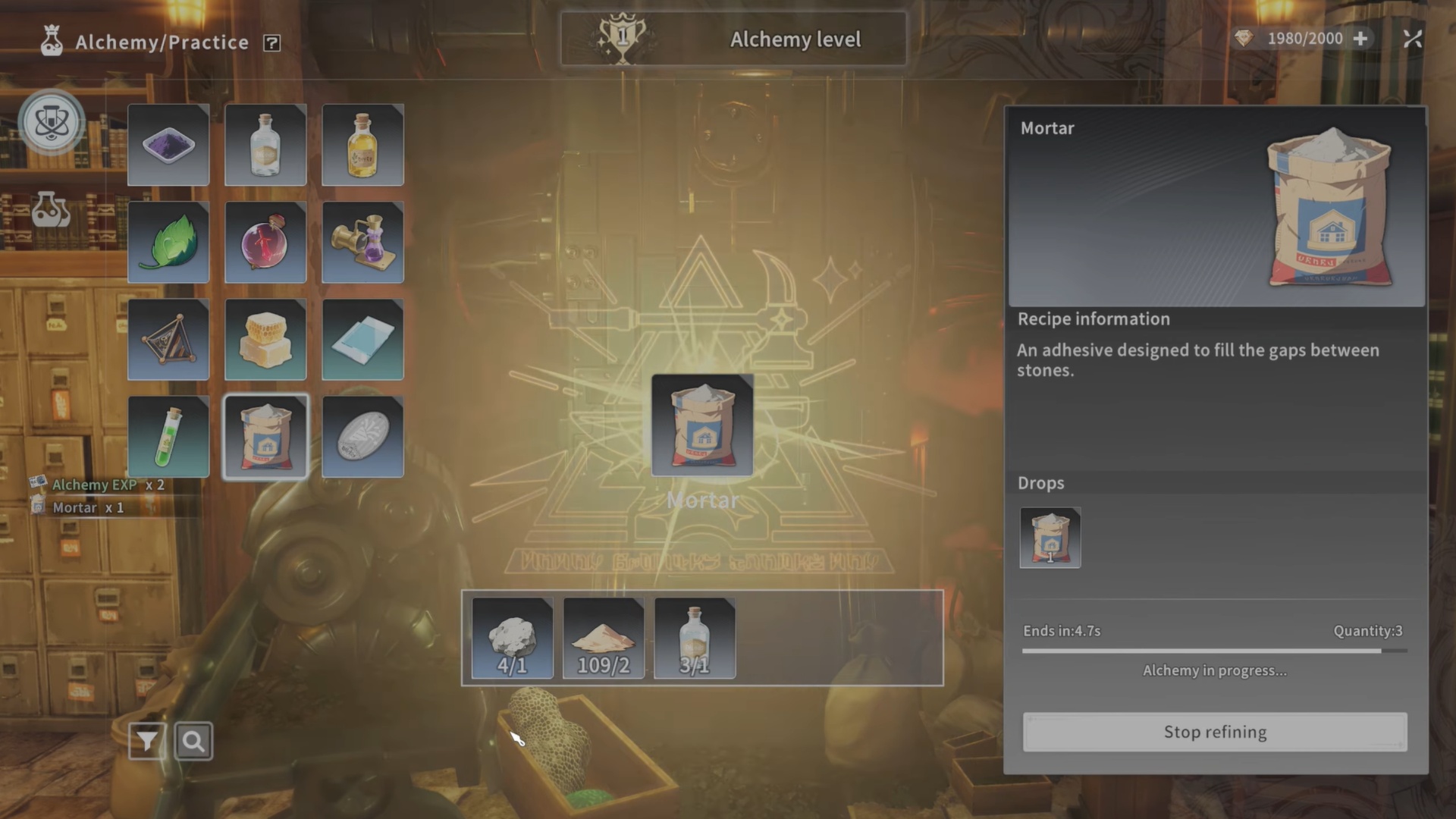Screen dimensions: 1456x819
Task: Switch to the flask category tab
Action: coord(51,210)
